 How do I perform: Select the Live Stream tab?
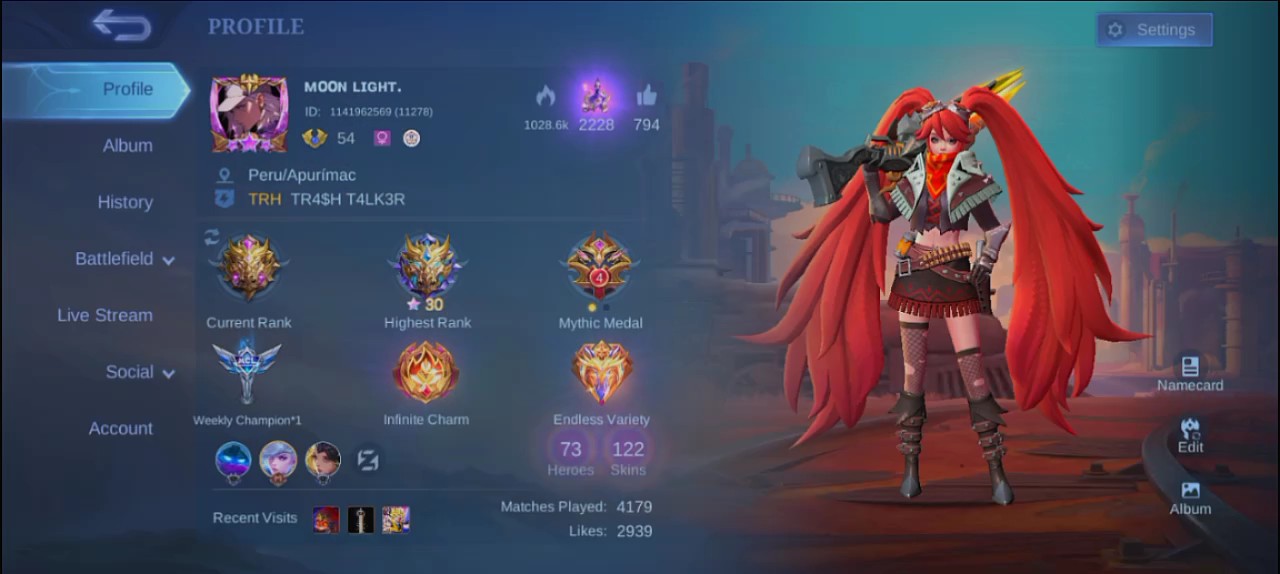[105, 315]
